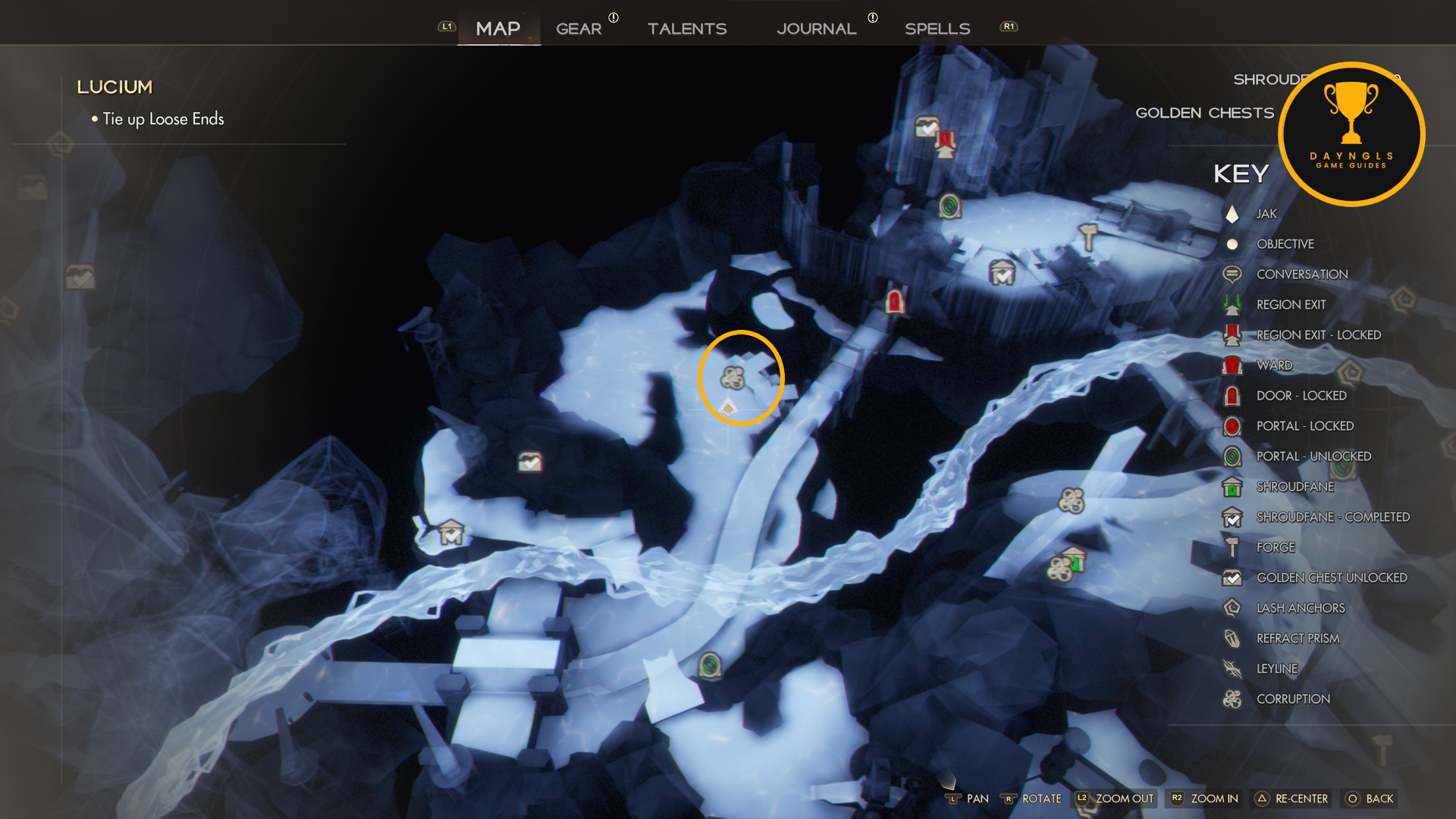Screen dimensions: 1456x819
Task: Click the locked region exit map marker
Action: (946, 143)
